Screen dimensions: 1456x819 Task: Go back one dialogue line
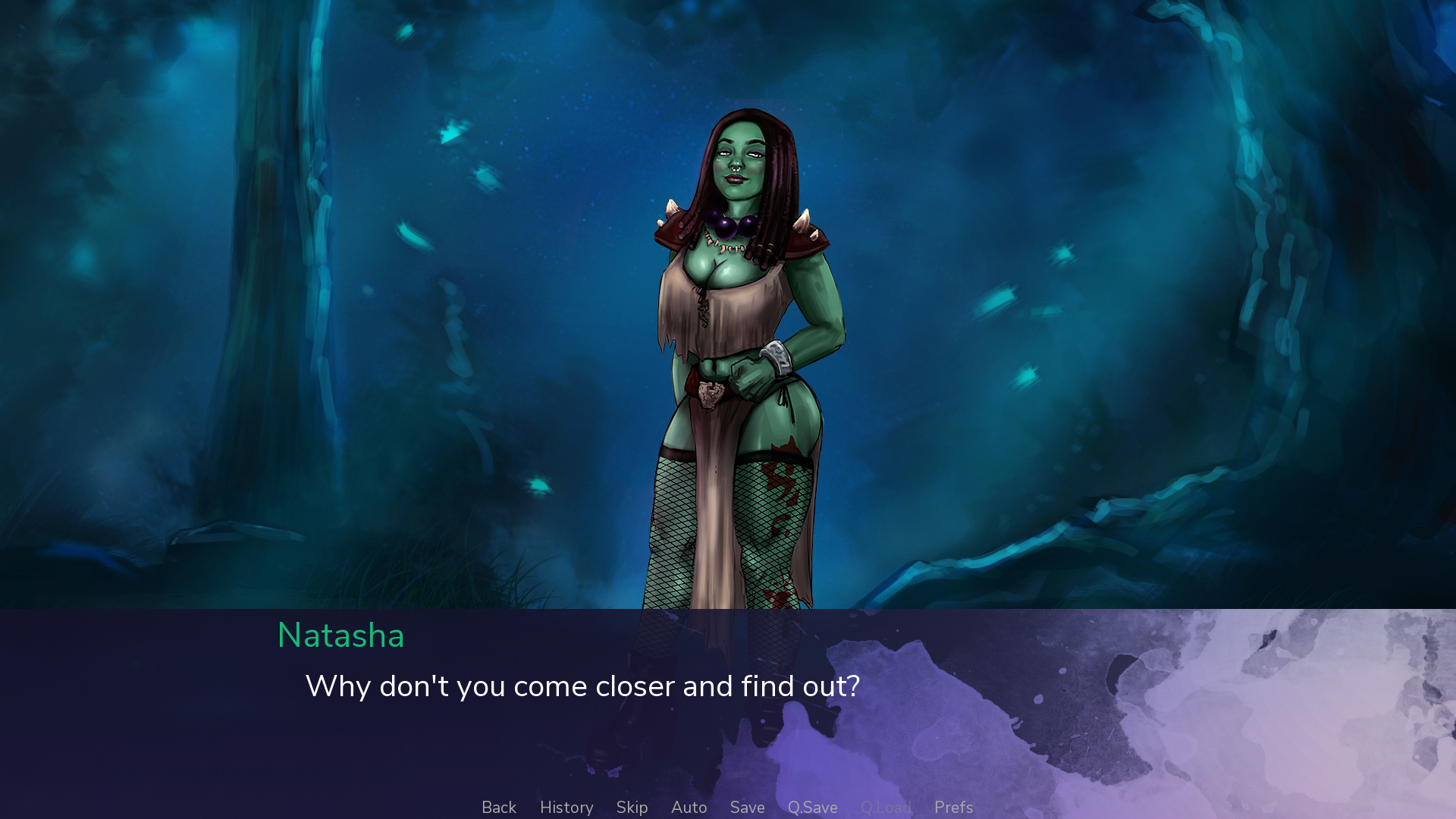coord(499,808)
